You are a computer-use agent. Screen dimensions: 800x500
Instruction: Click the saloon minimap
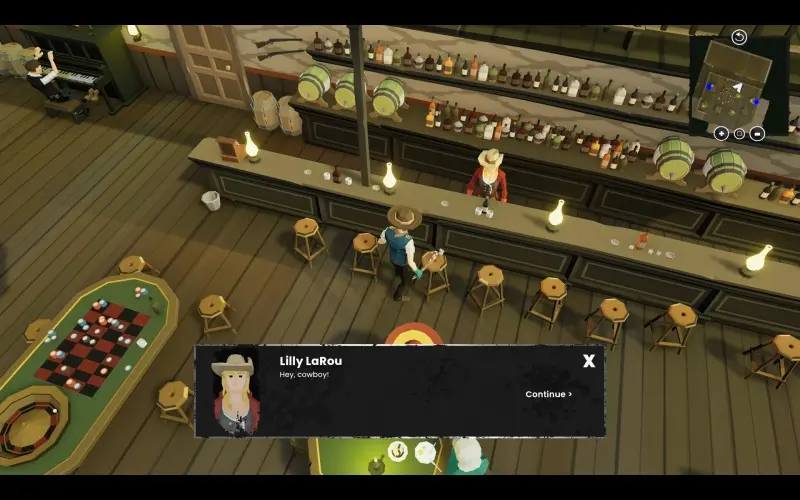733,86
